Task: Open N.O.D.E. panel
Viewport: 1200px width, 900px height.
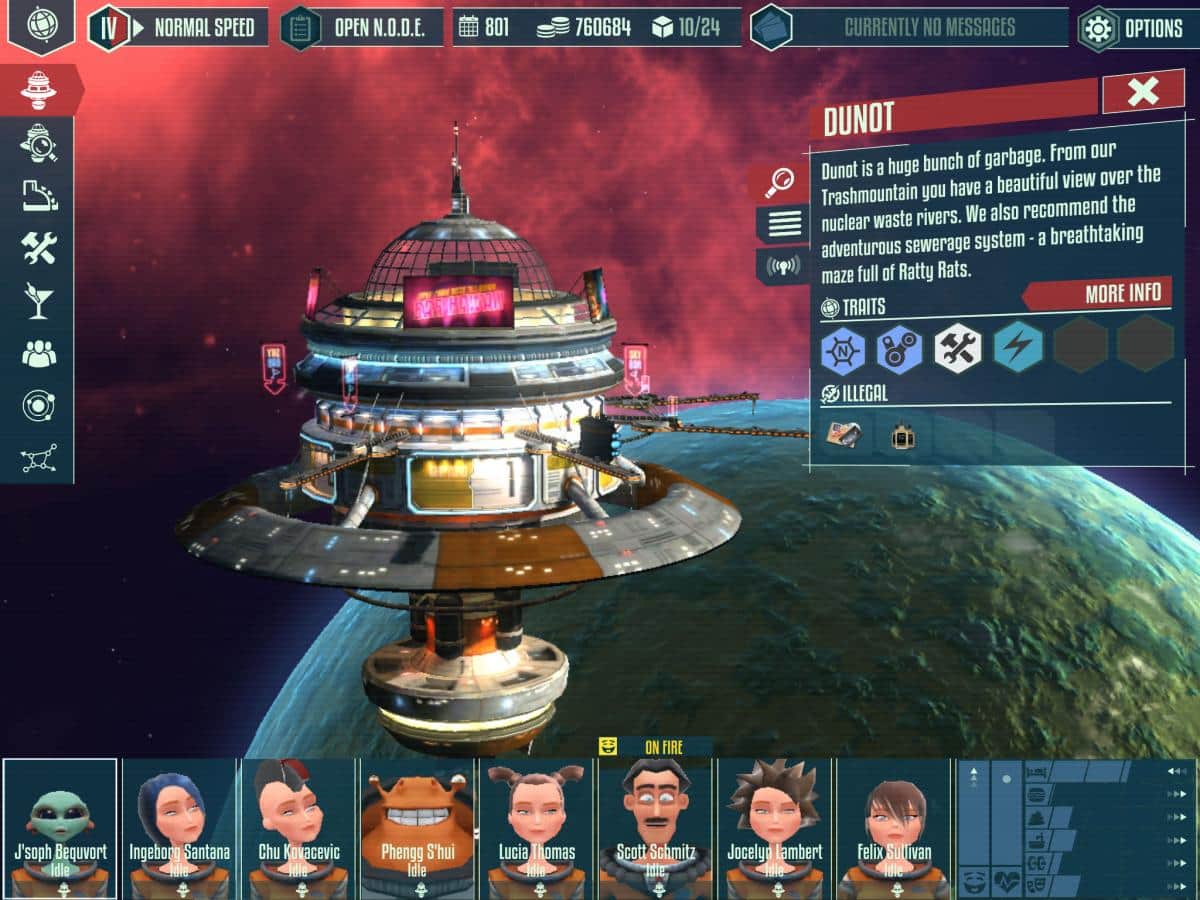Action: point(362,28)
